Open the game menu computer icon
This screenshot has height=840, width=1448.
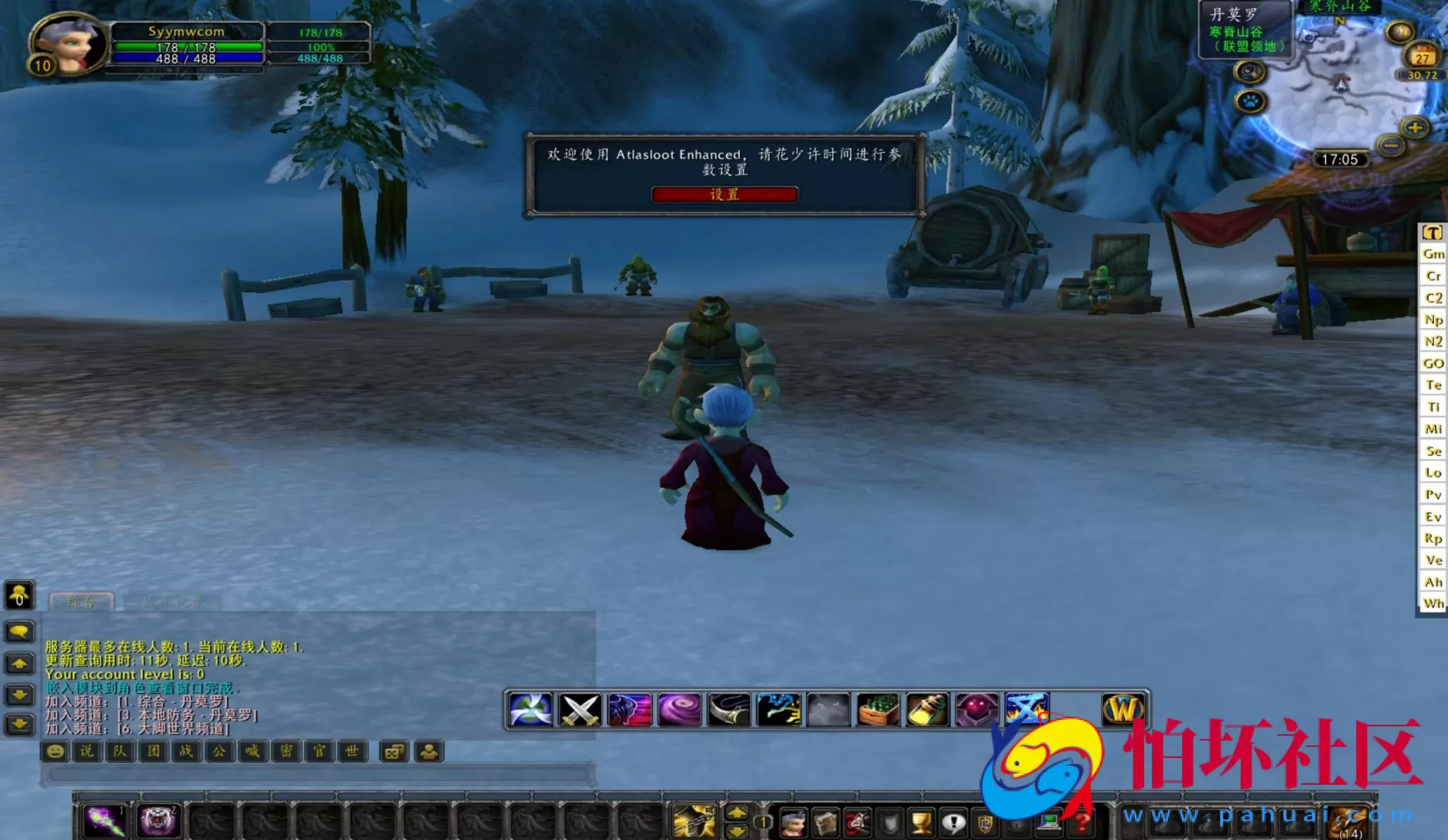coord(1050,824)
